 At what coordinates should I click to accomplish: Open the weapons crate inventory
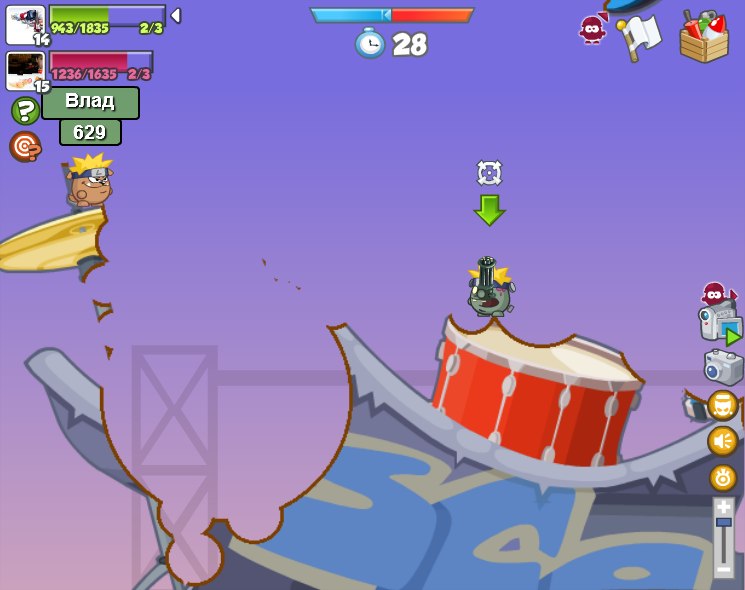pyautogui.click(x=704, y=37)
